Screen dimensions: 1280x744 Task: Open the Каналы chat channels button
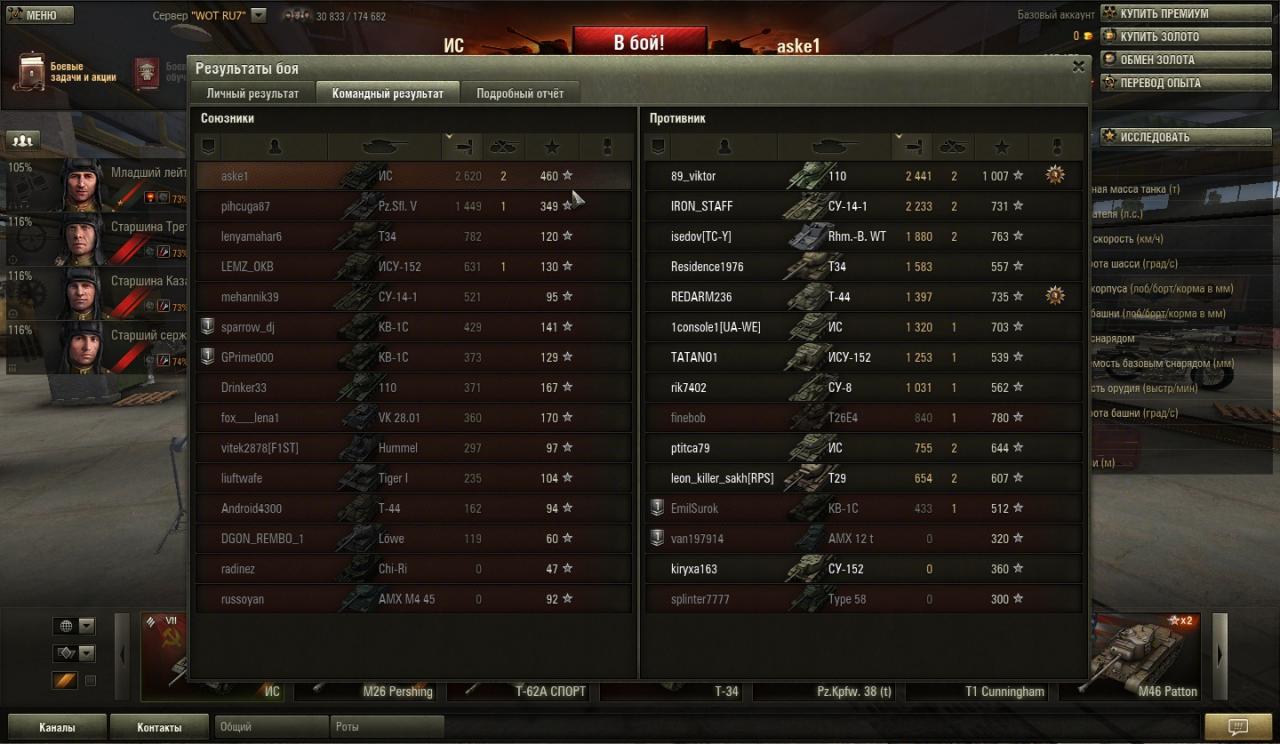[x=57, y=727]
